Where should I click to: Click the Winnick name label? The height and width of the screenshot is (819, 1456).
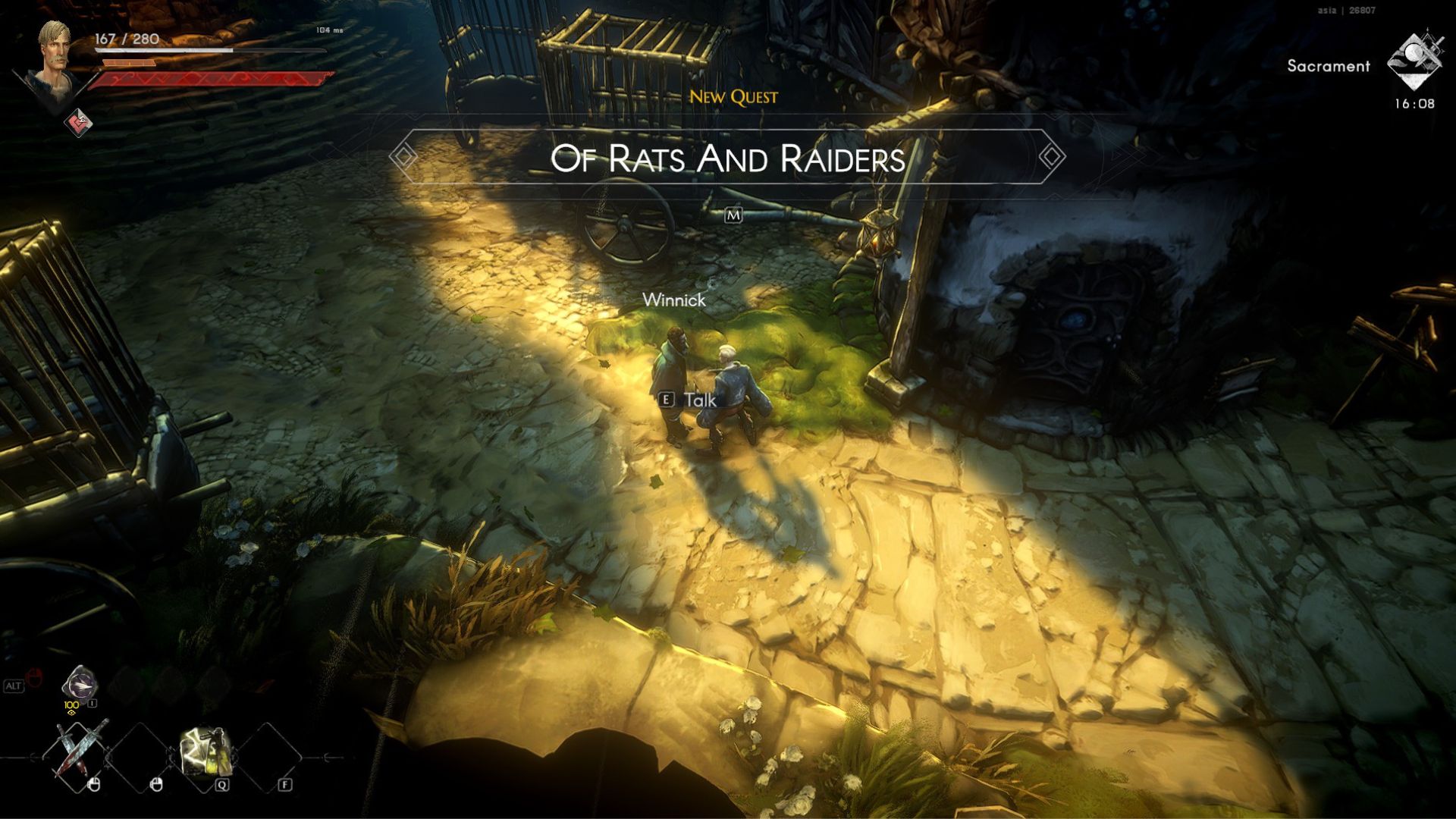[x=673, y=300]
